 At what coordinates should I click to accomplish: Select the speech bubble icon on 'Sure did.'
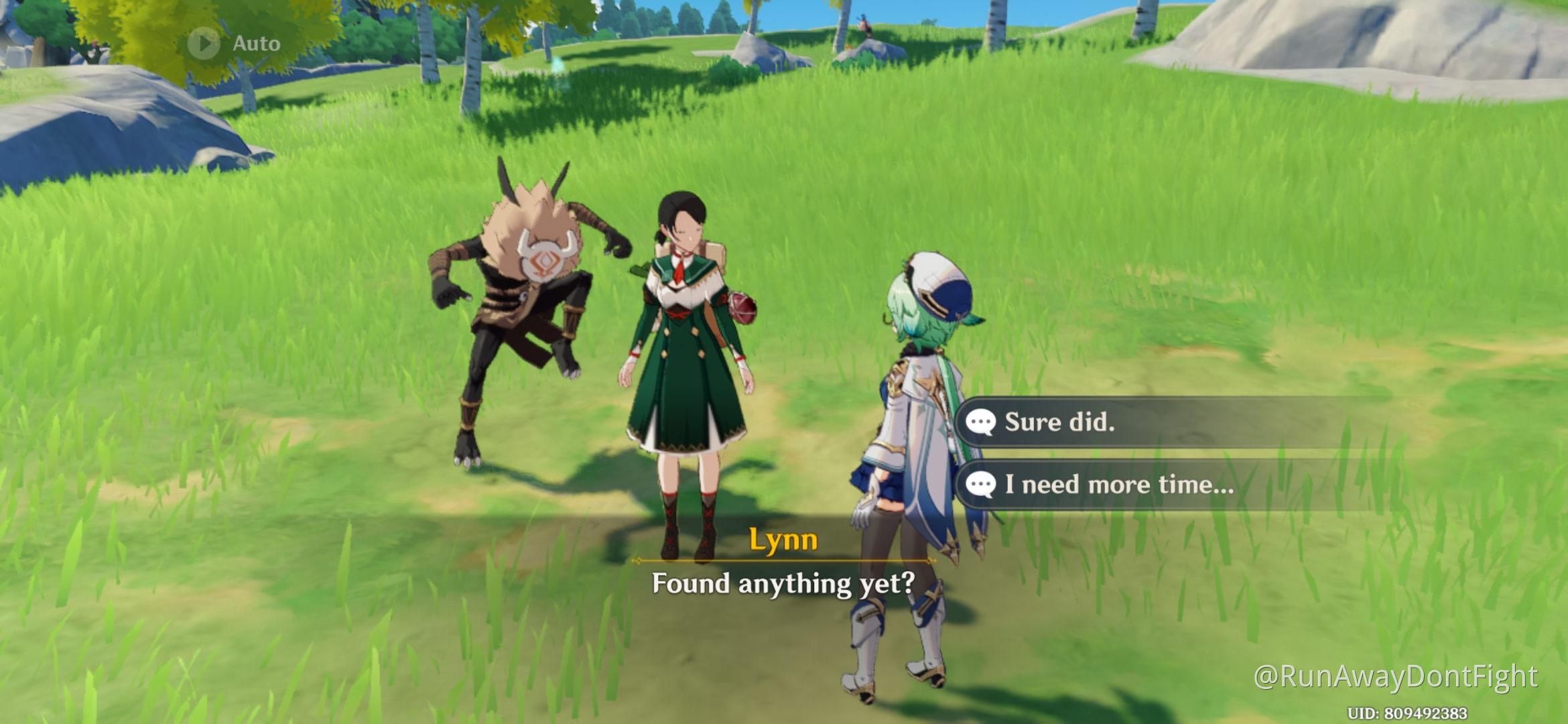pos(983,422)
